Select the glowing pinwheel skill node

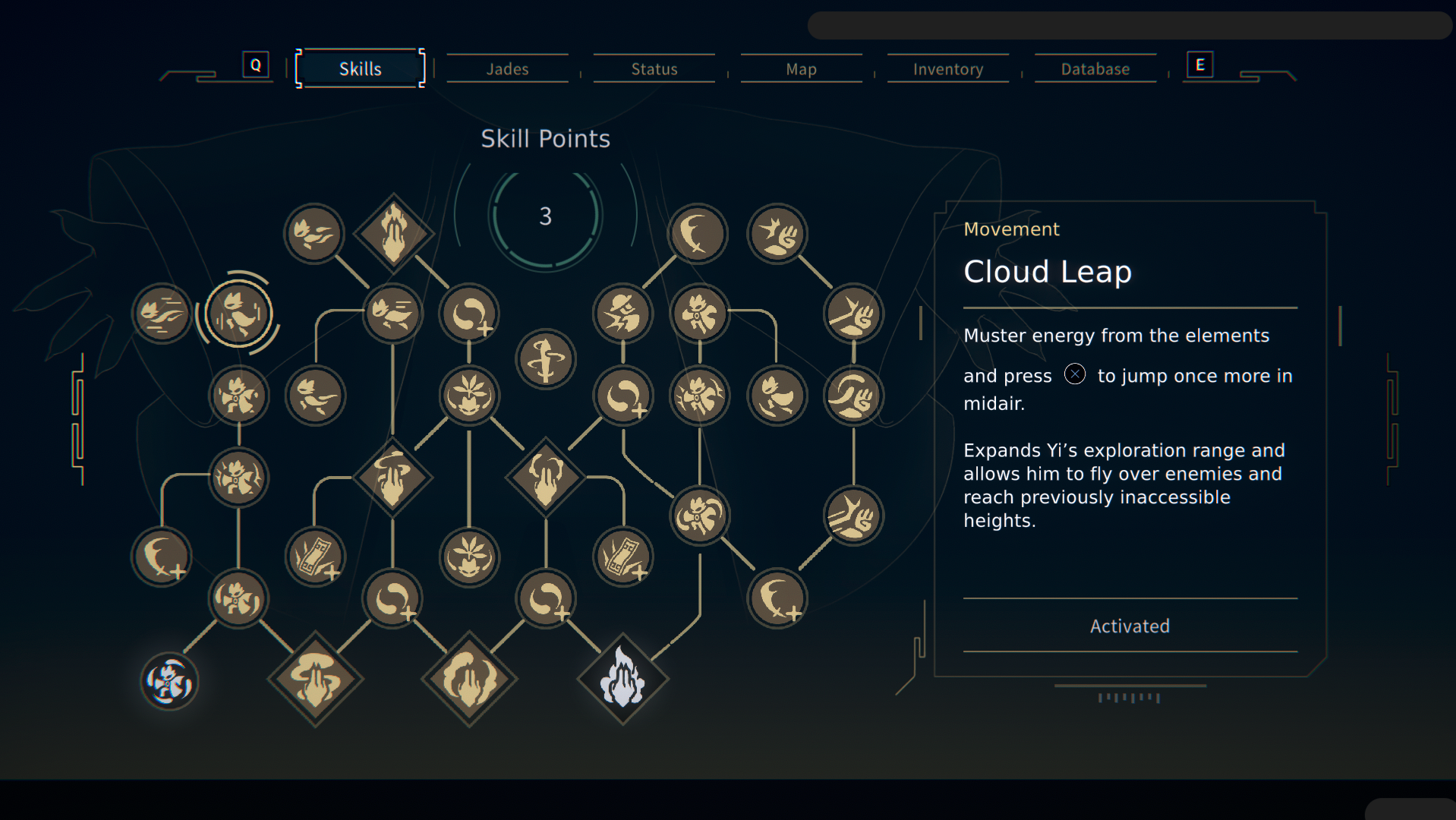tap(169, 681)
